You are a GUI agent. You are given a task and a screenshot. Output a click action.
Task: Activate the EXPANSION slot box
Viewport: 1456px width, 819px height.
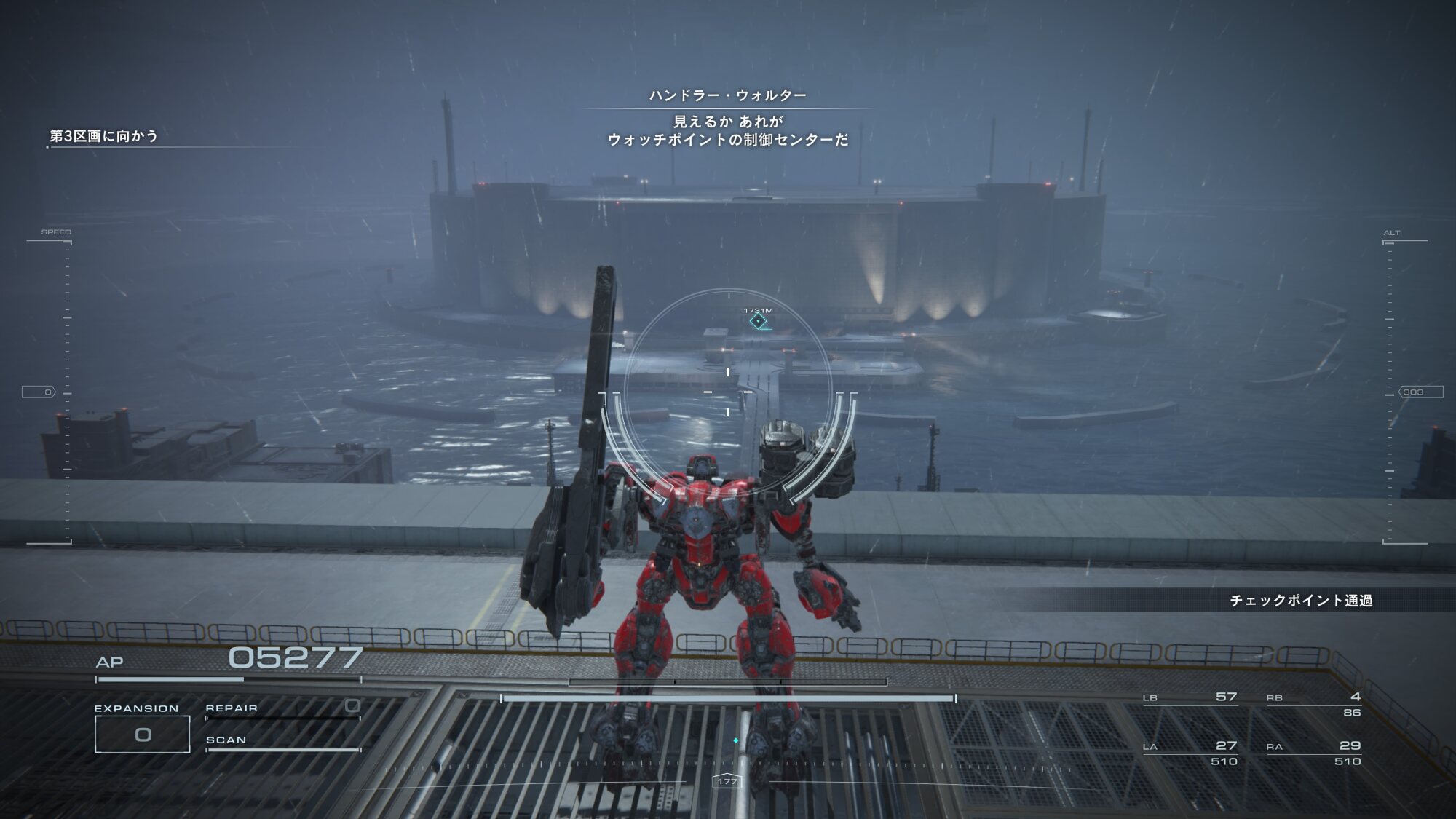(143, 734)
